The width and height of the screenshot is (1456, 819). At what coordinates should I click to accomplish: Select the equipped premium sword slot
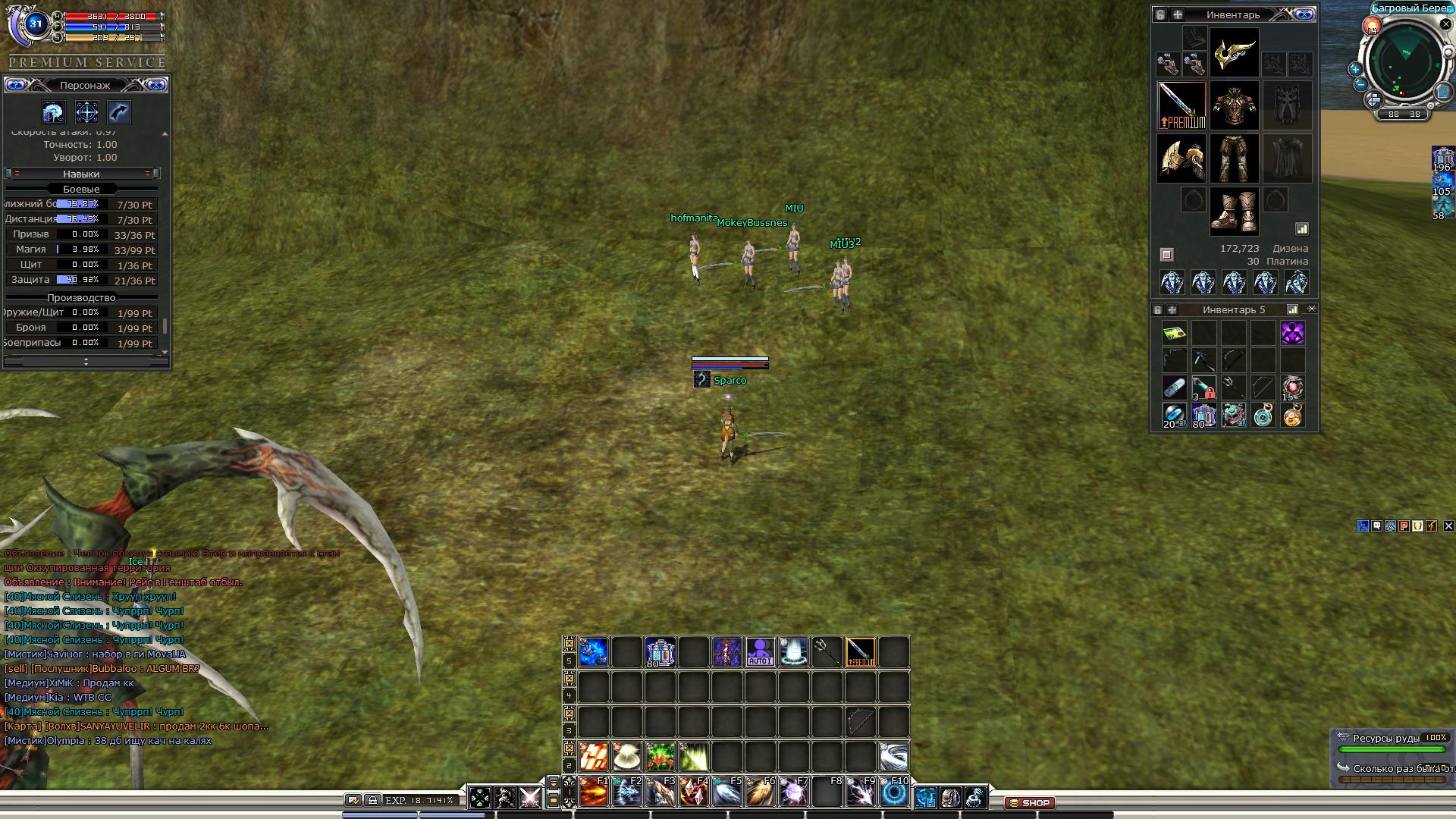1181,105
